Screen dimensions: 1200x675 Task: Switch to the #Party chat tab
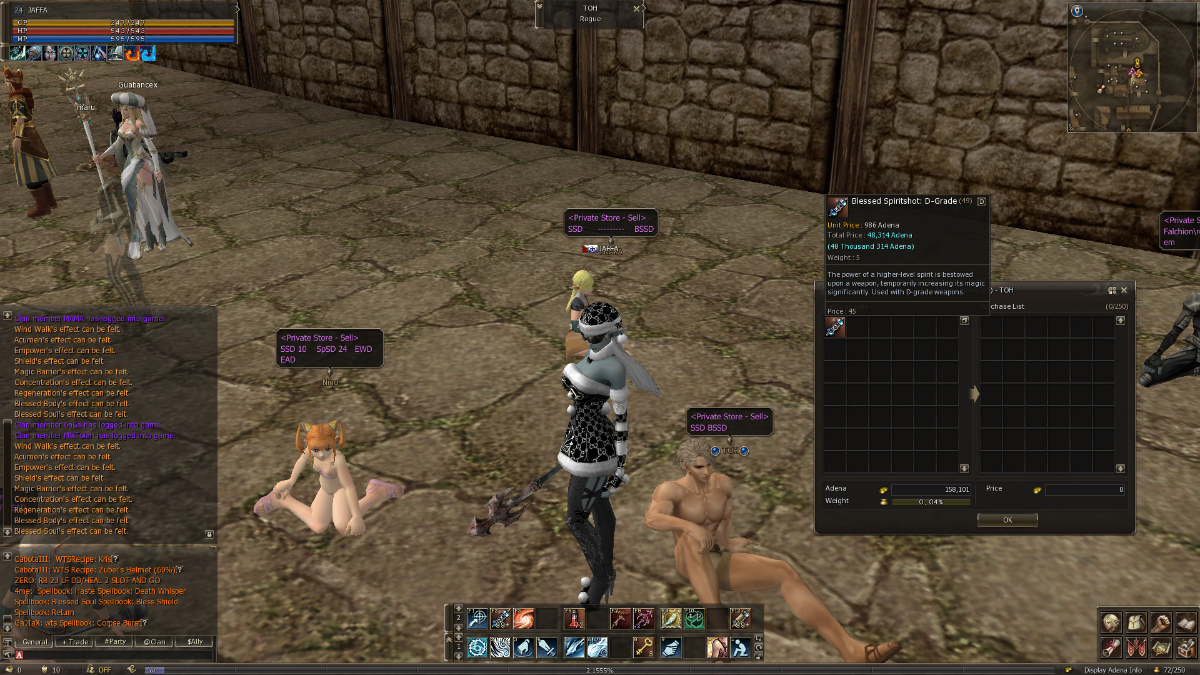115,641
